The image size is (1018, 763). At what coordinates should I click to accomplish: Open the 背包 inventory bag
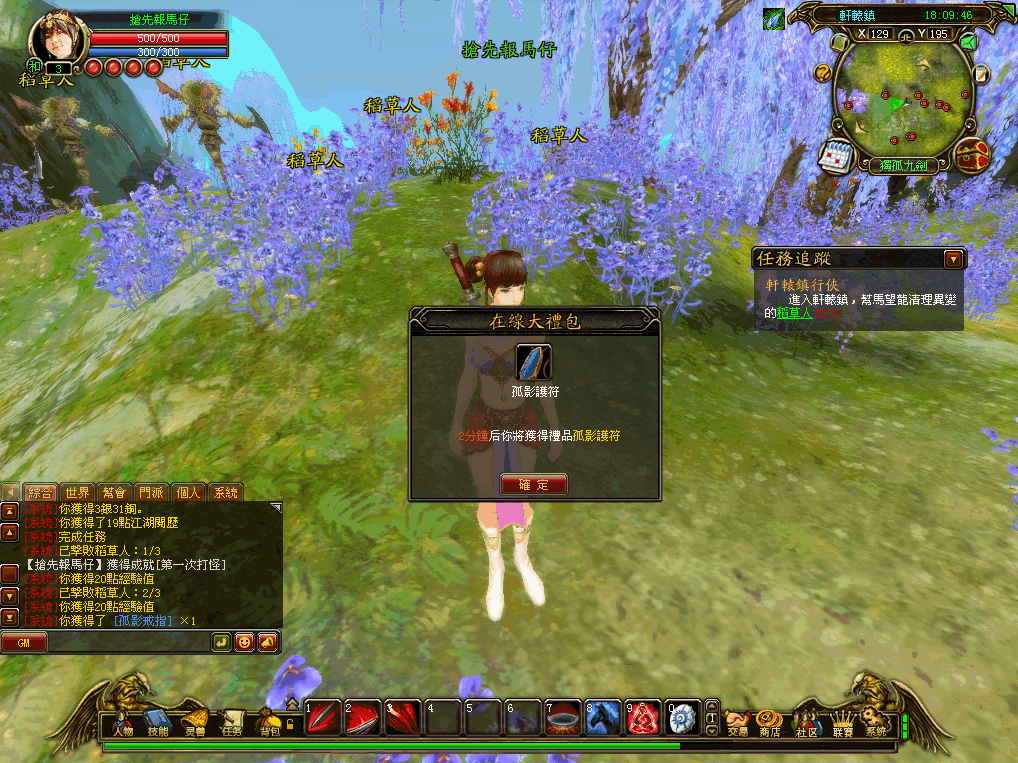pos(268,720)
